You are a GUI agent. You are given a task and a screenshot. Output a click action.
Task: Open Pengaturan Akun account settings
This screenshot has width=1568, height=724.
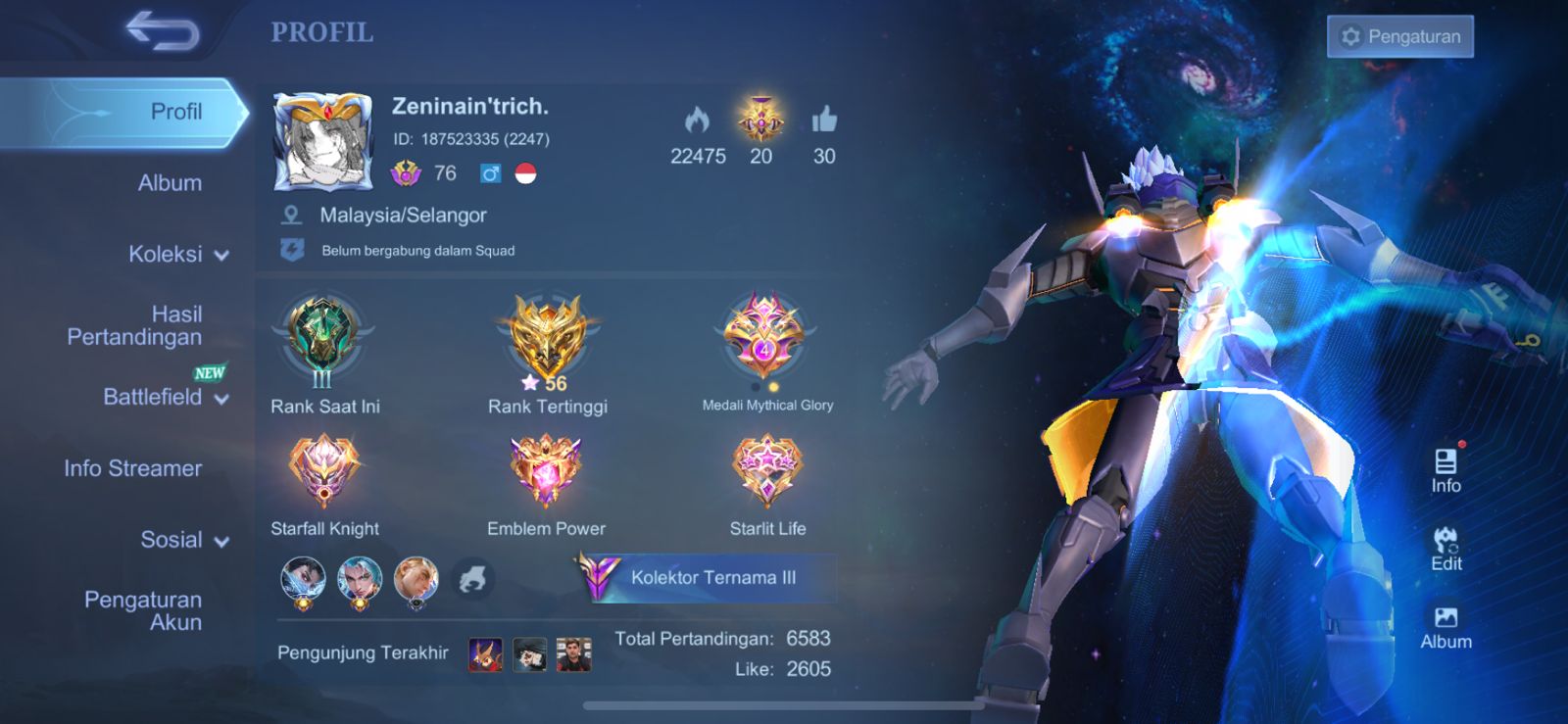pyautogui.click(x=143, y=610)
